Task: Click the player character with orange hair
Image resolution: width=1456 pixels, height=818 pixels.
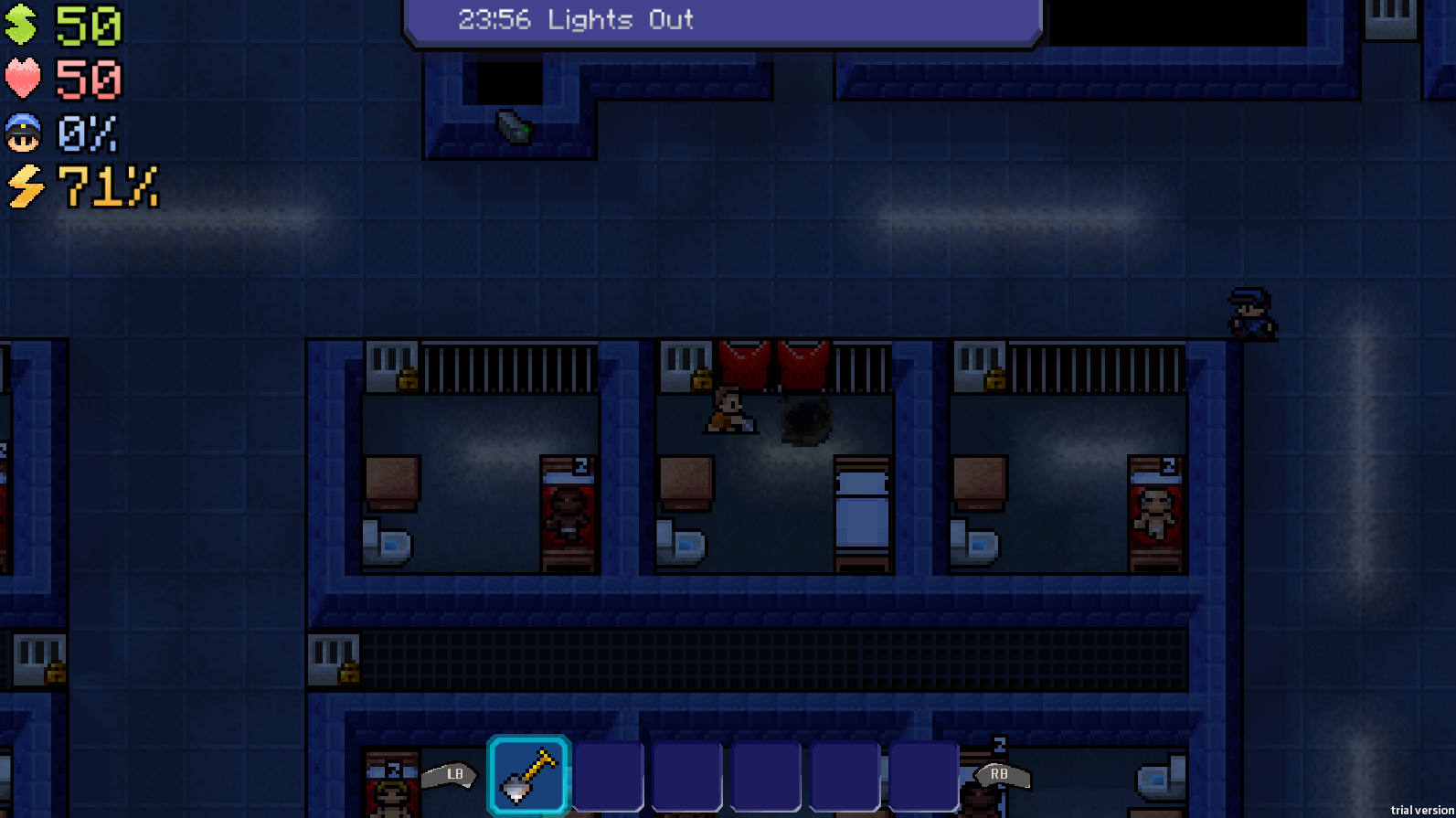Action: 727,409
